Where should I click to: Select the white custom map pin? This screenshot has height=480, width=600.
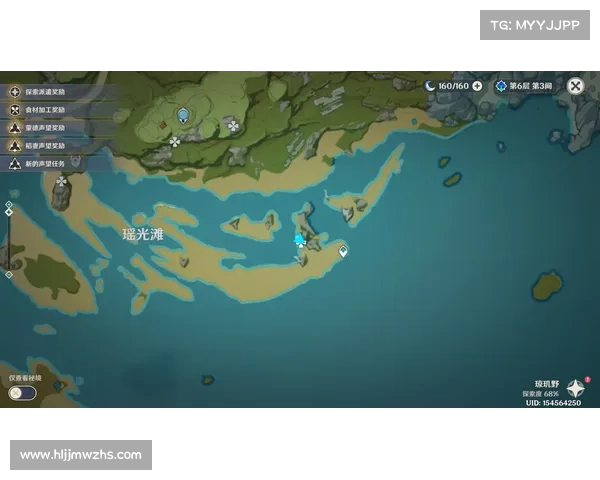(x=343, y=251)
